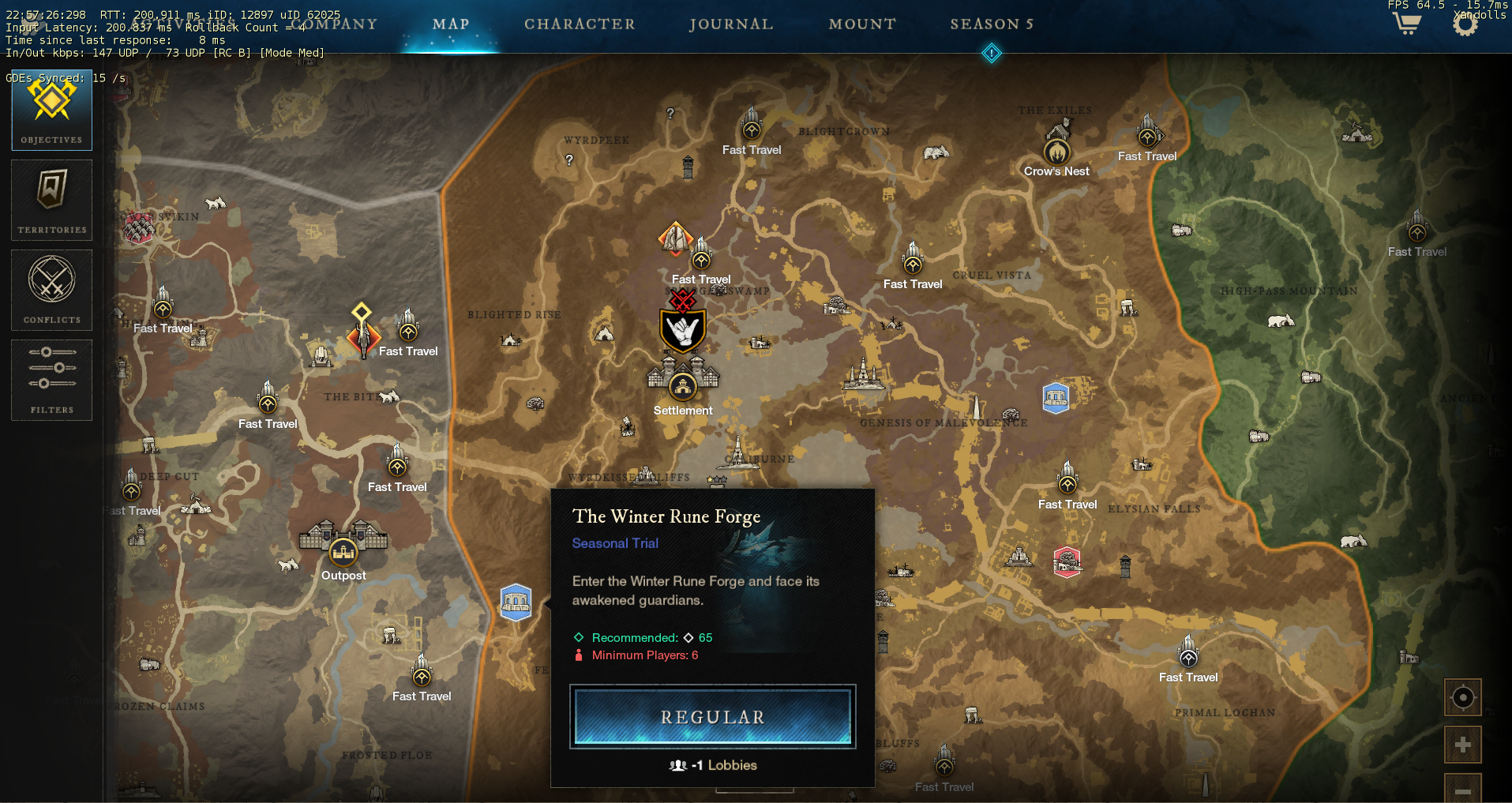
Task: Select the Map tab
Action: point(451,24)
